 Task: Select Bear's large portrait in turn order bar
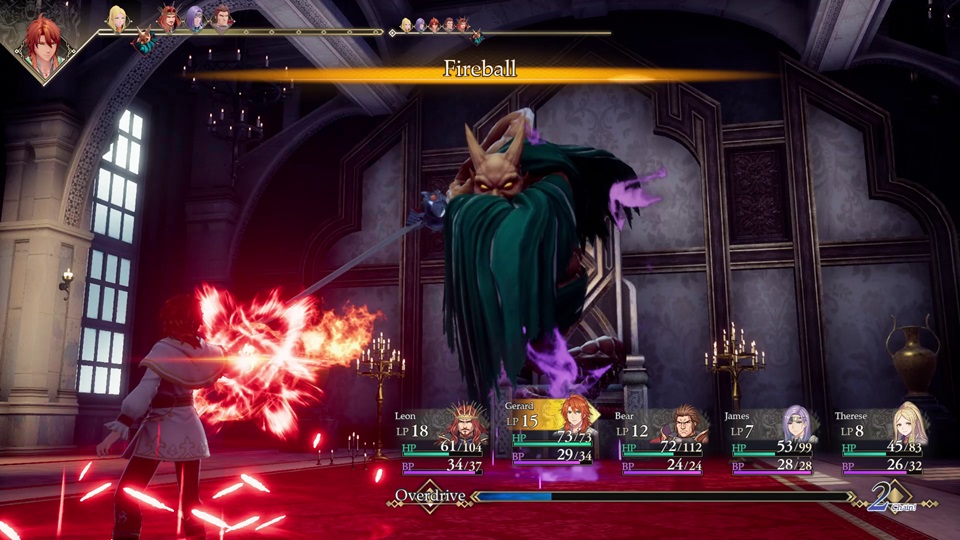(222, 17)
